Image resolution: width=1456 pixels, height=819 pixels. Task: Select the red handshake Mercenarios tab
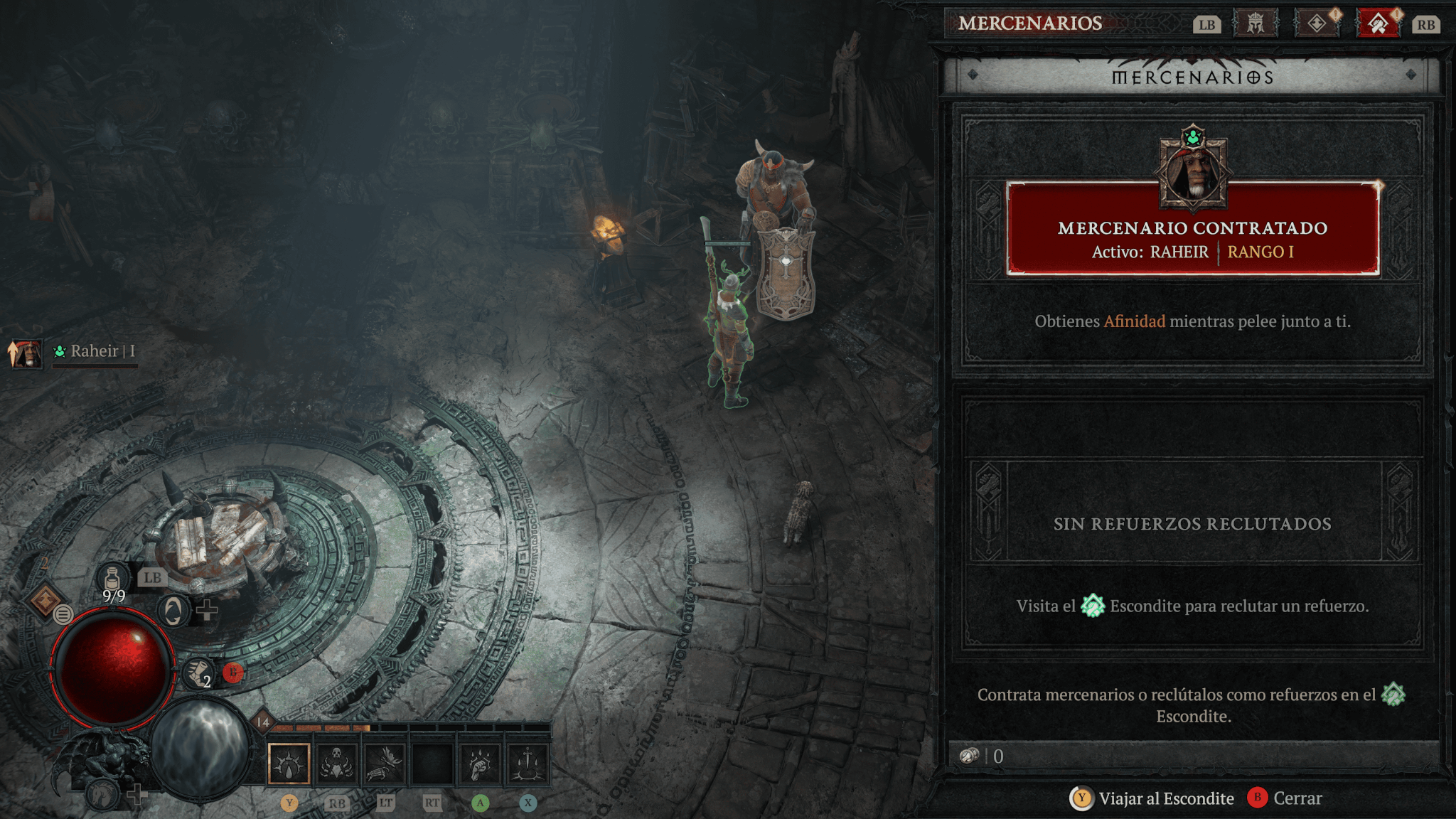point(1378,23)
